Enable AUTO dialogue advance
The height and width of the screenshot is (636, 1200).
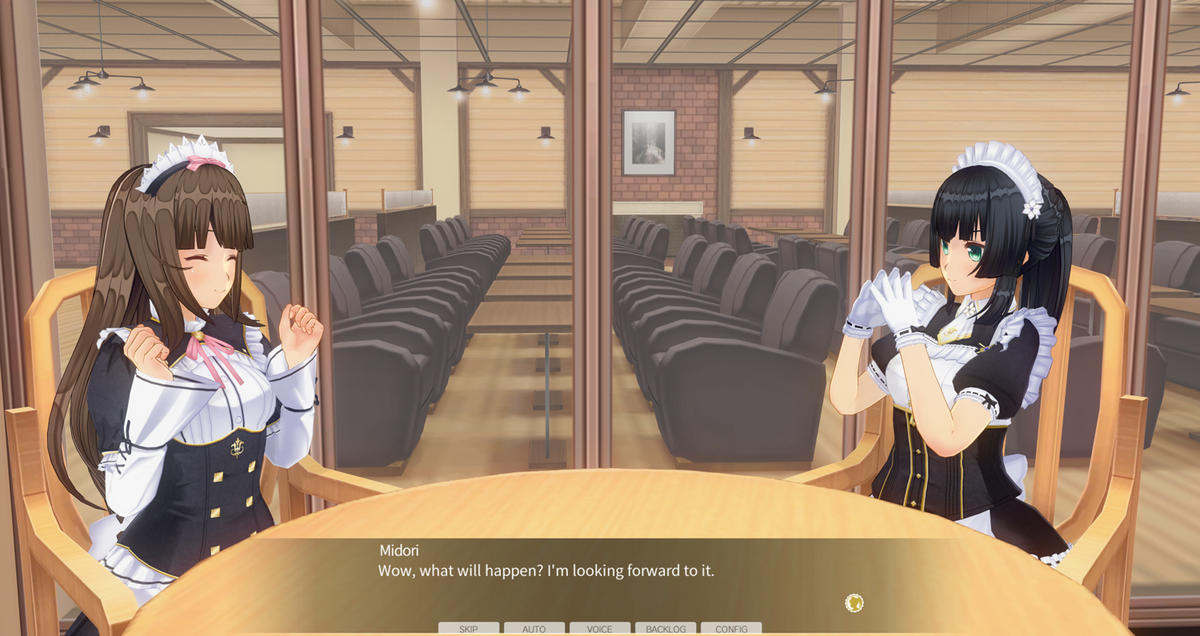pos(534,629)
